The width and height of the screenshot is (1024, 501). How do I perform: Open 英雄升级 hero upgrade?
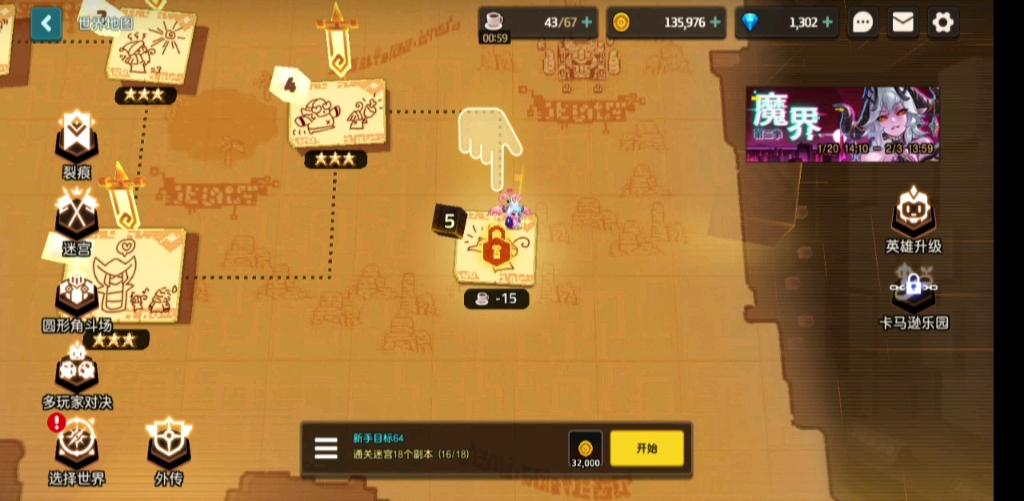pyautogui.click(x=913, y=216)
